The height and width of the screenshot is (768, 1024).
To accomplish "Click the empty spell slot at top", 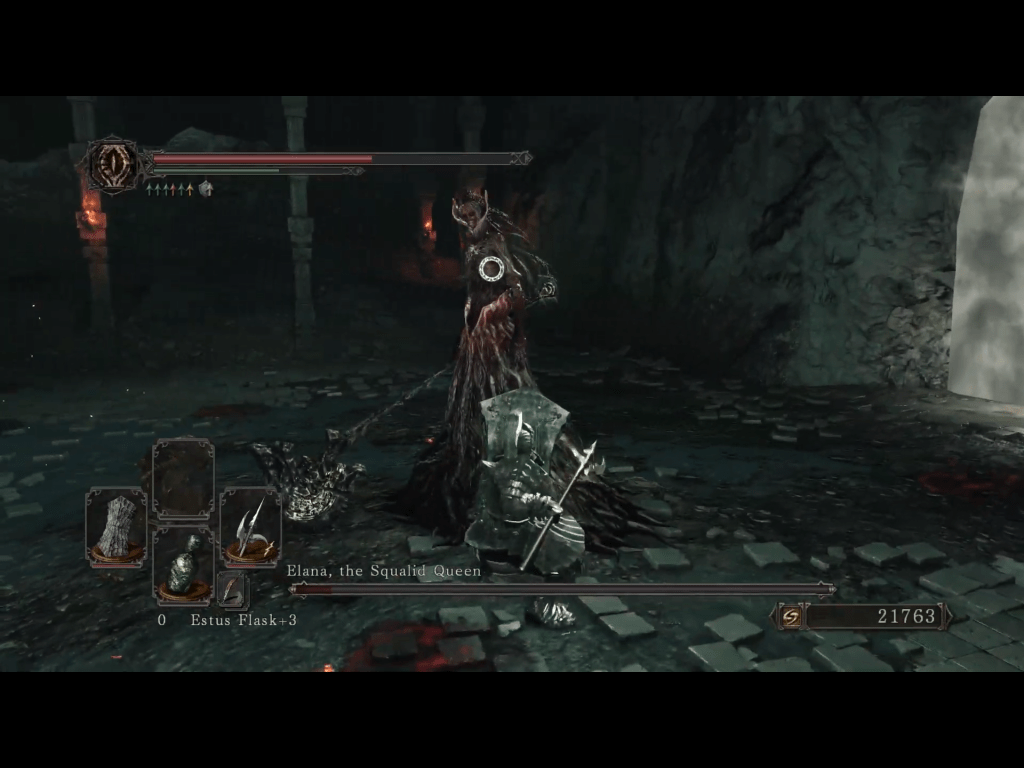I will tap(183, 479).
